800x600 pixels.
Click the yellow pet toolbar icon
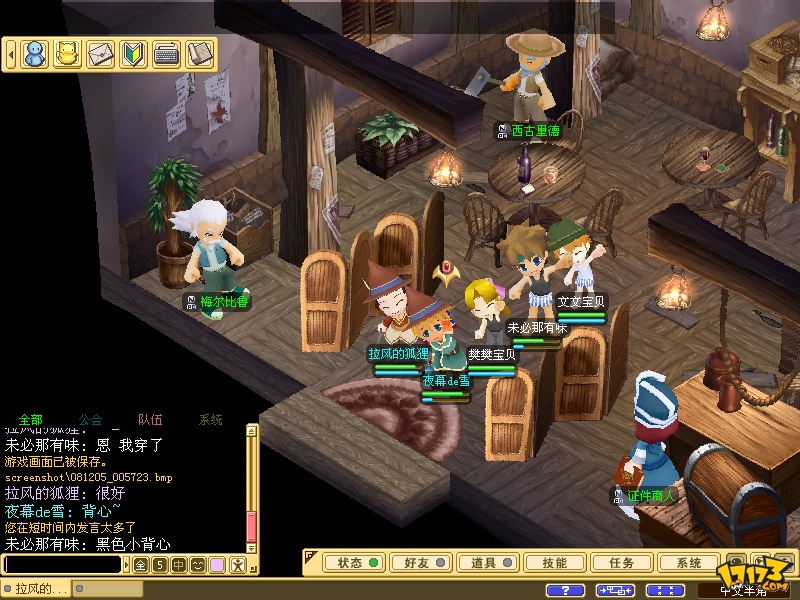point(67,53)
